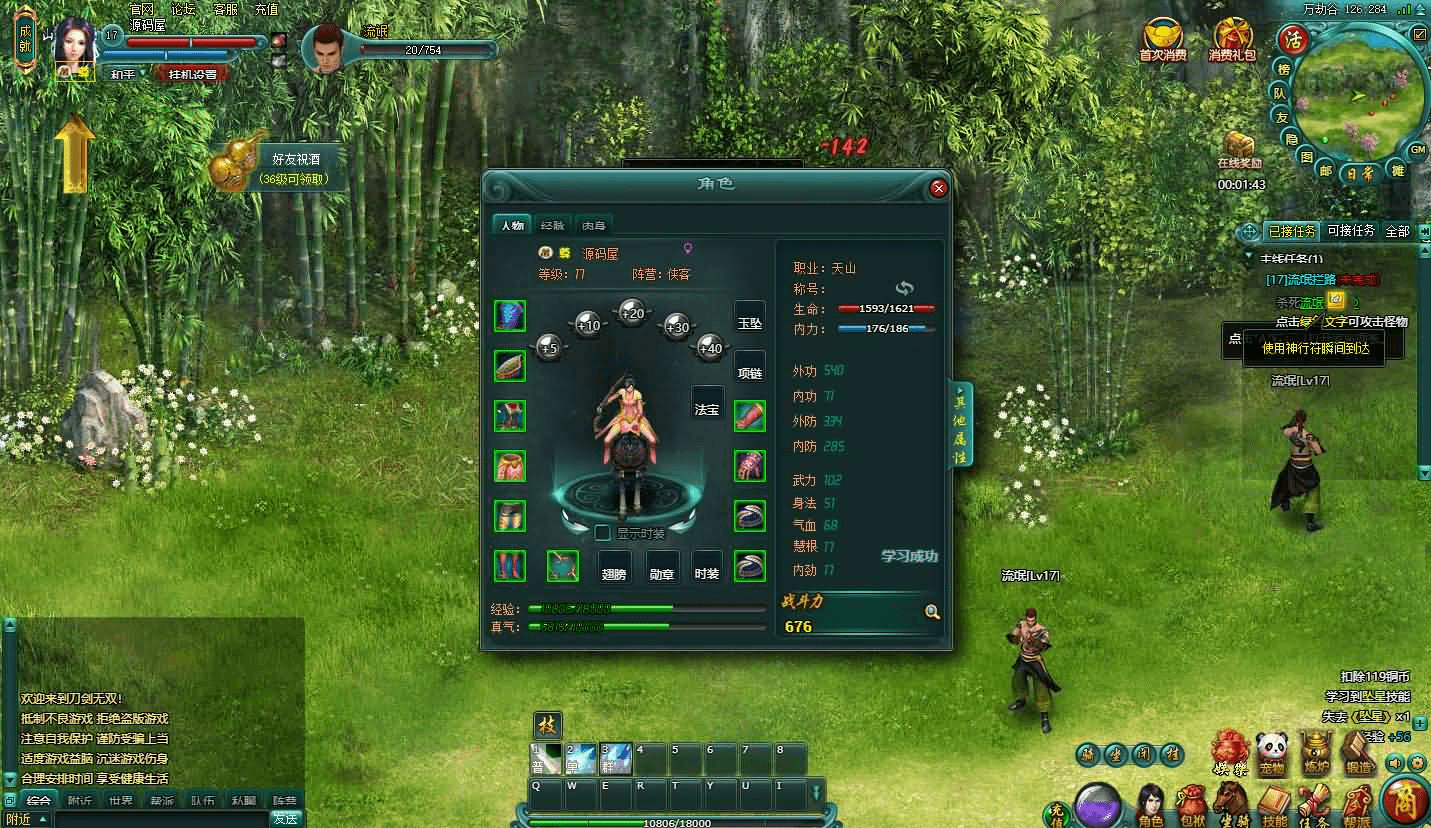The image size is (1431, 828).
Task: Select the 法宝 equipment slot
Action: pyautogui.click(x=707, y=409)
